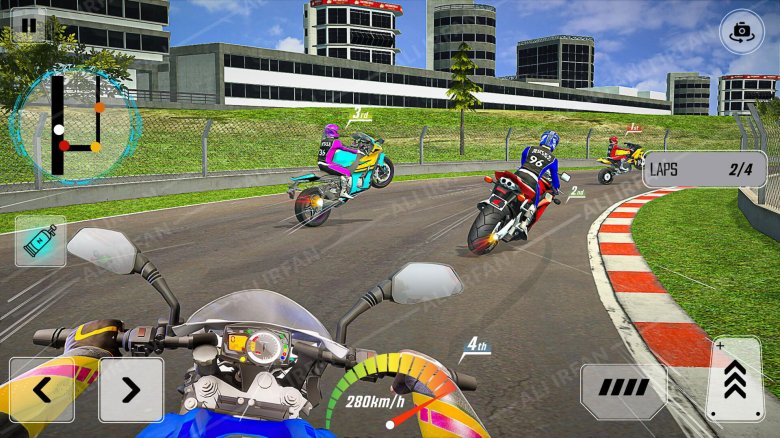Hit the accelerator chevron button
This screenshot has height=438, width=780.
[735, 380]
